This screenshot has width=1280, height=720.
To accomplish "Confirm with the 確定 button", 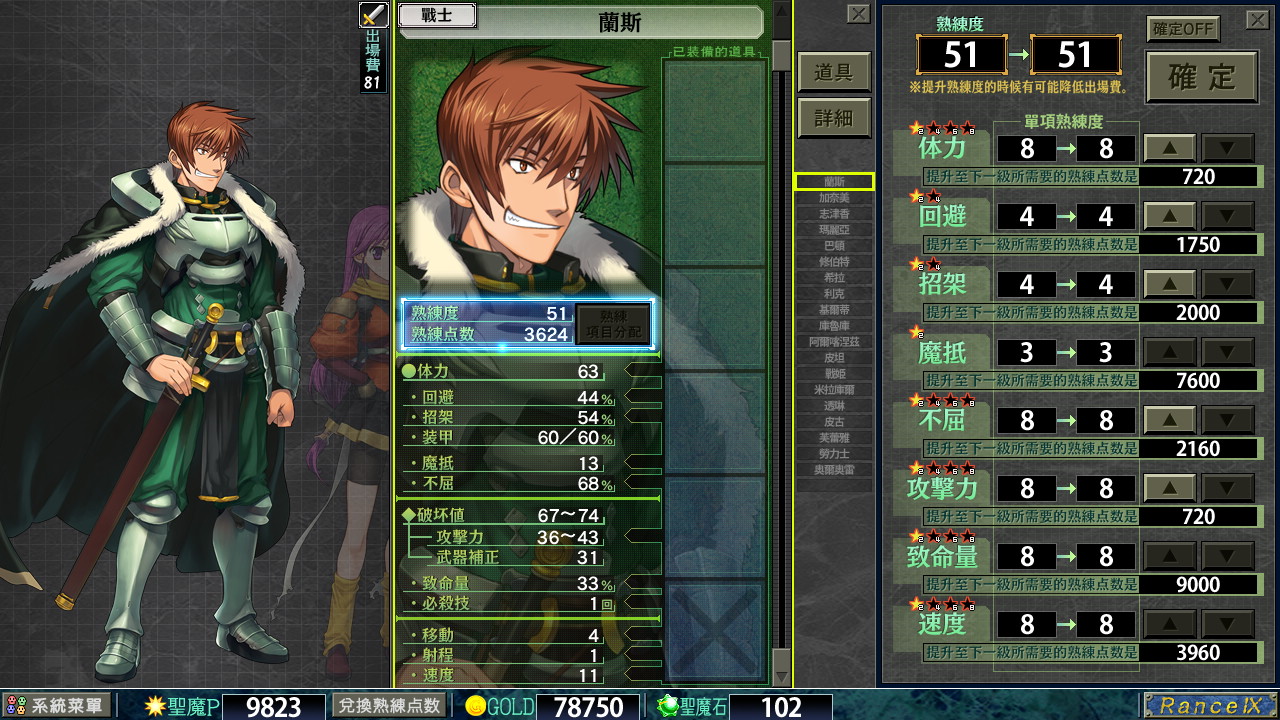I will pos(1201,77).
